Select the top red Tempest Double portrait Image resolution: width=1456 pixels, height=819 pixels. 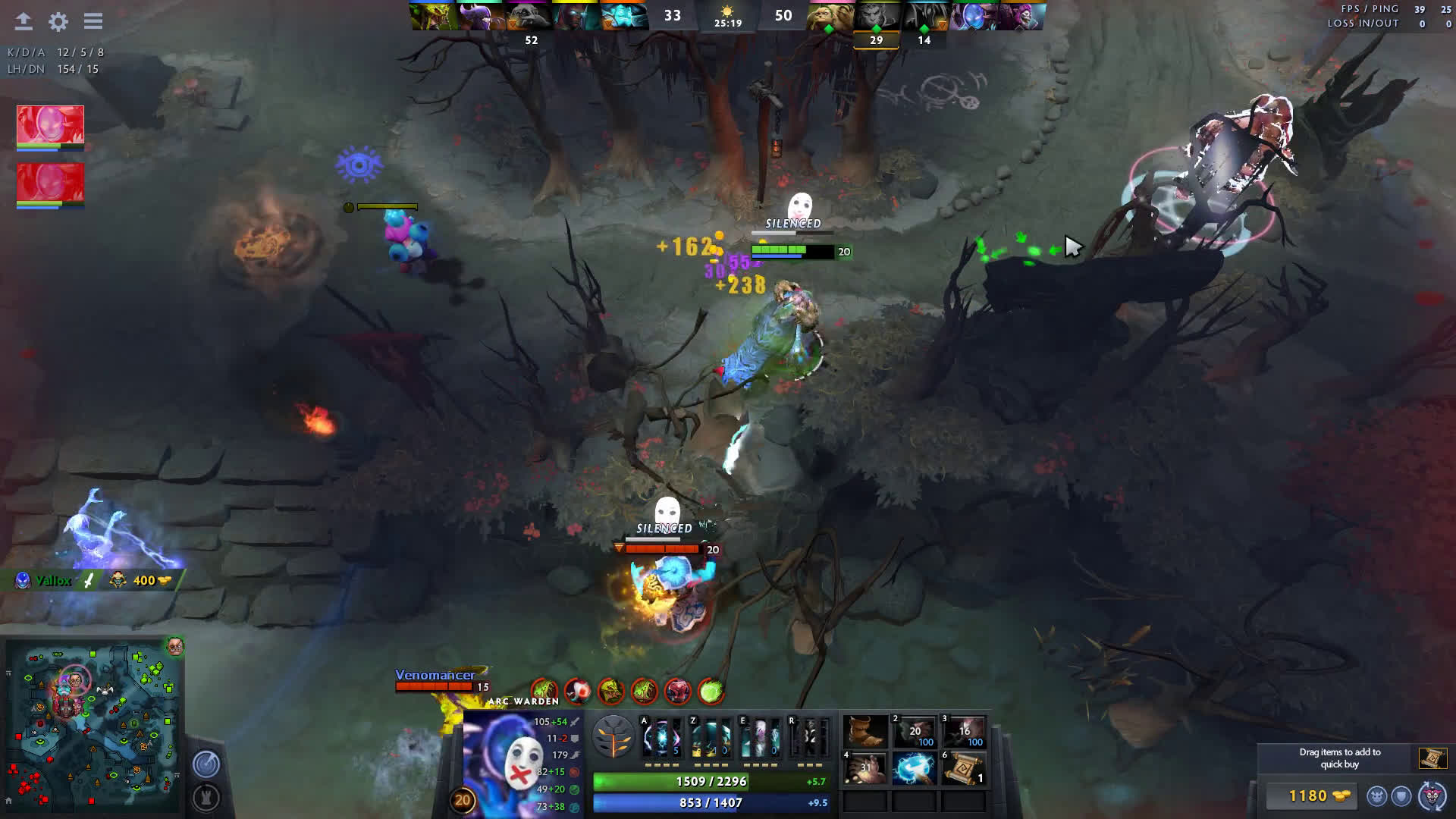[x=50, y=124]
